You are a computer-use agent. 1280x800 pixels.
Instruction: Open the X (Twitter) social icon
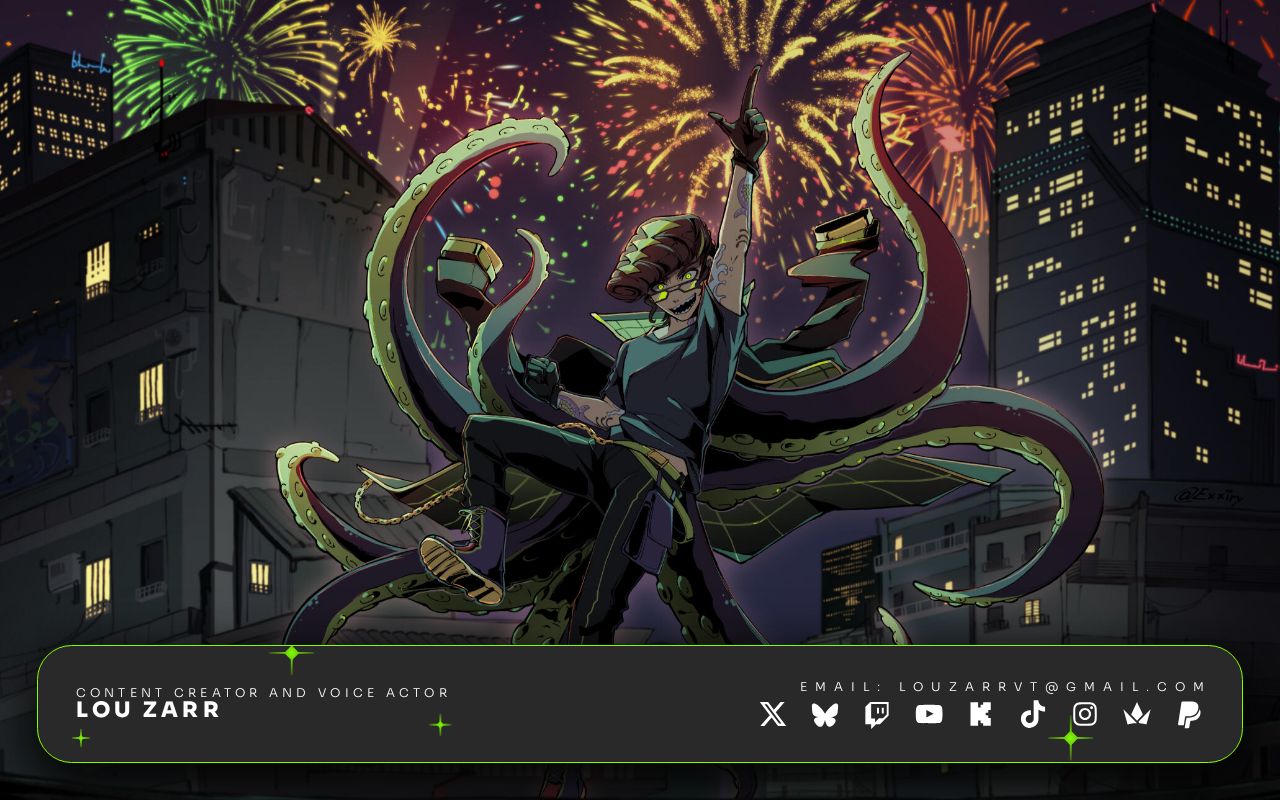773,714
